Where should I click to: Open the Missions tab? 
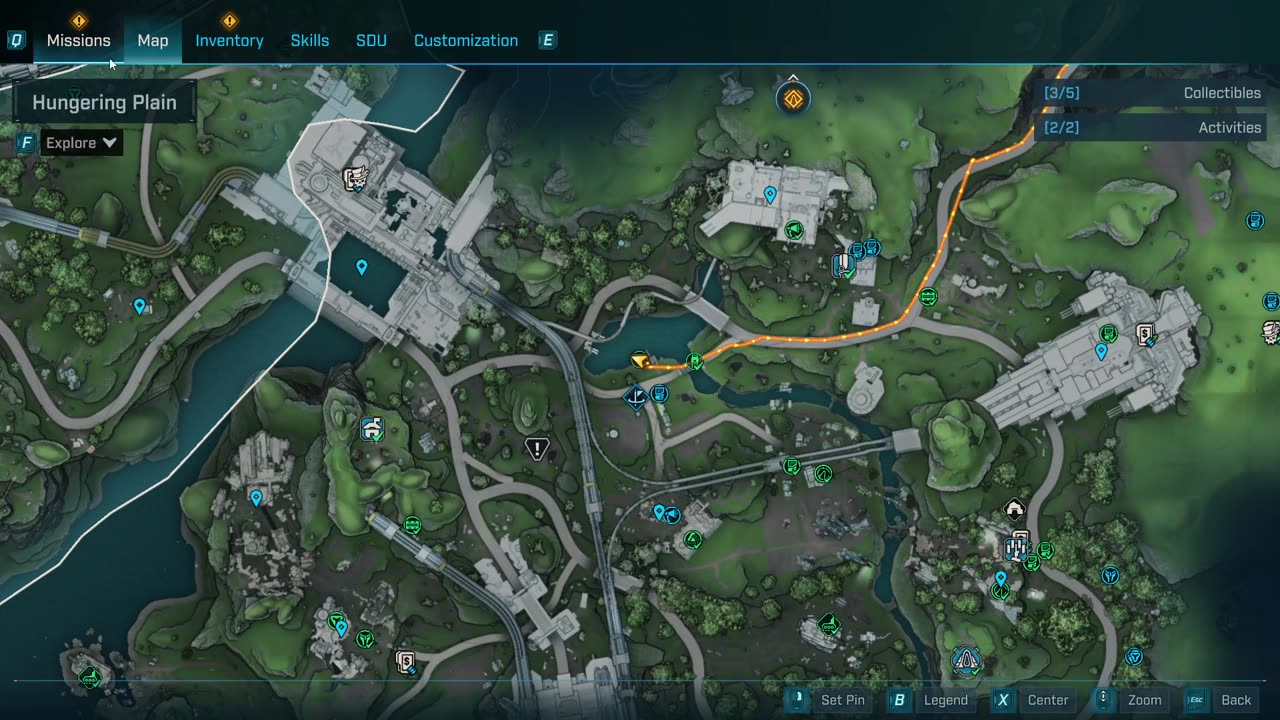(x=78, y=40)
